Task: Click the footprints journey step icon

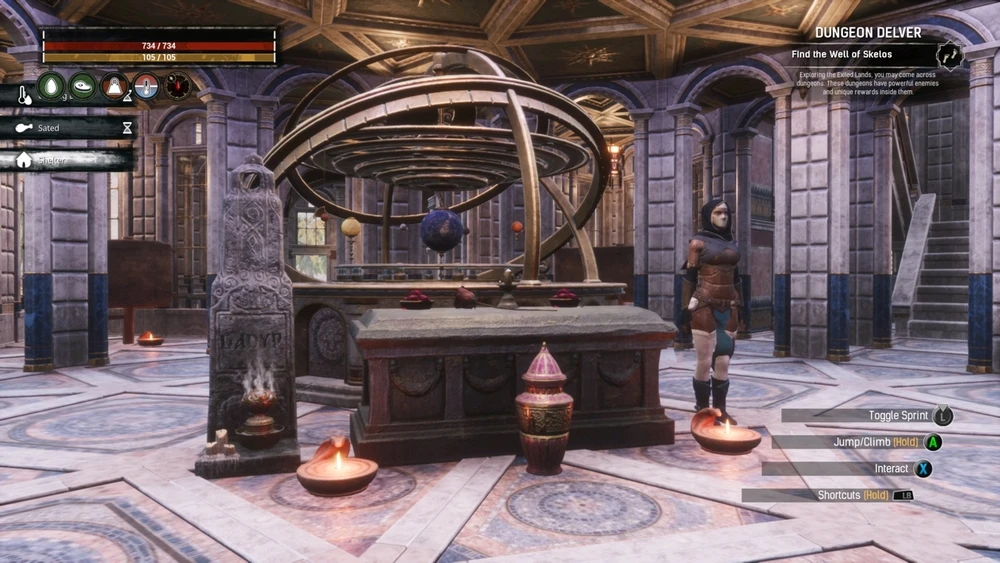Action: (949, 56)
